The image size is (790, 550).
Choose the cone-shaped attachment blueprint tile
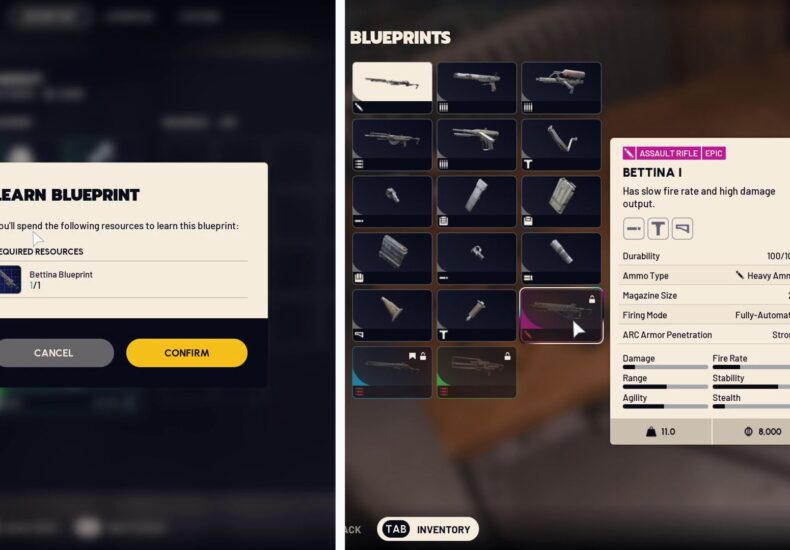[392, 315]
